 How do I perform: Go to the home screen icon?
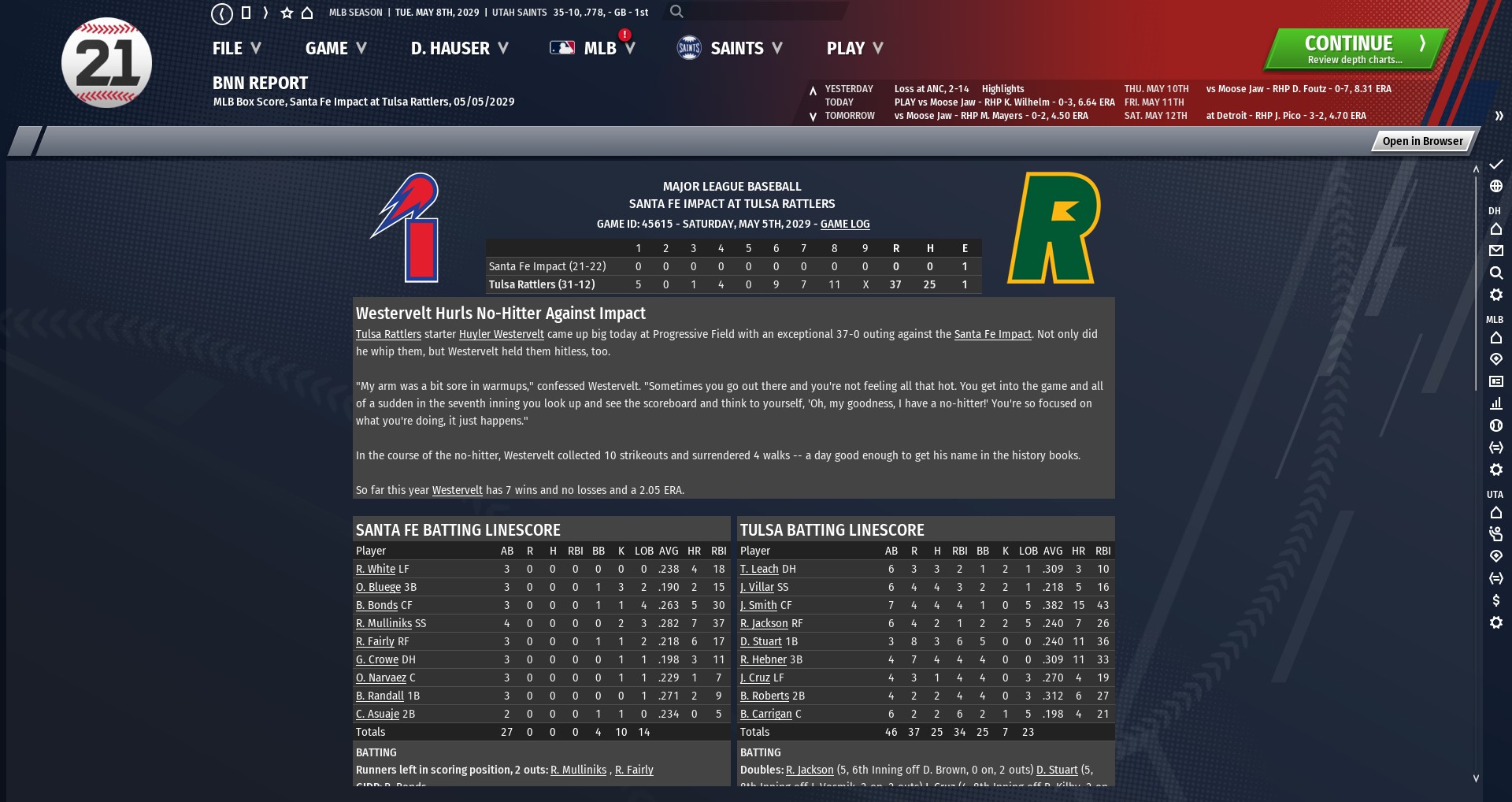coord(307,13)
